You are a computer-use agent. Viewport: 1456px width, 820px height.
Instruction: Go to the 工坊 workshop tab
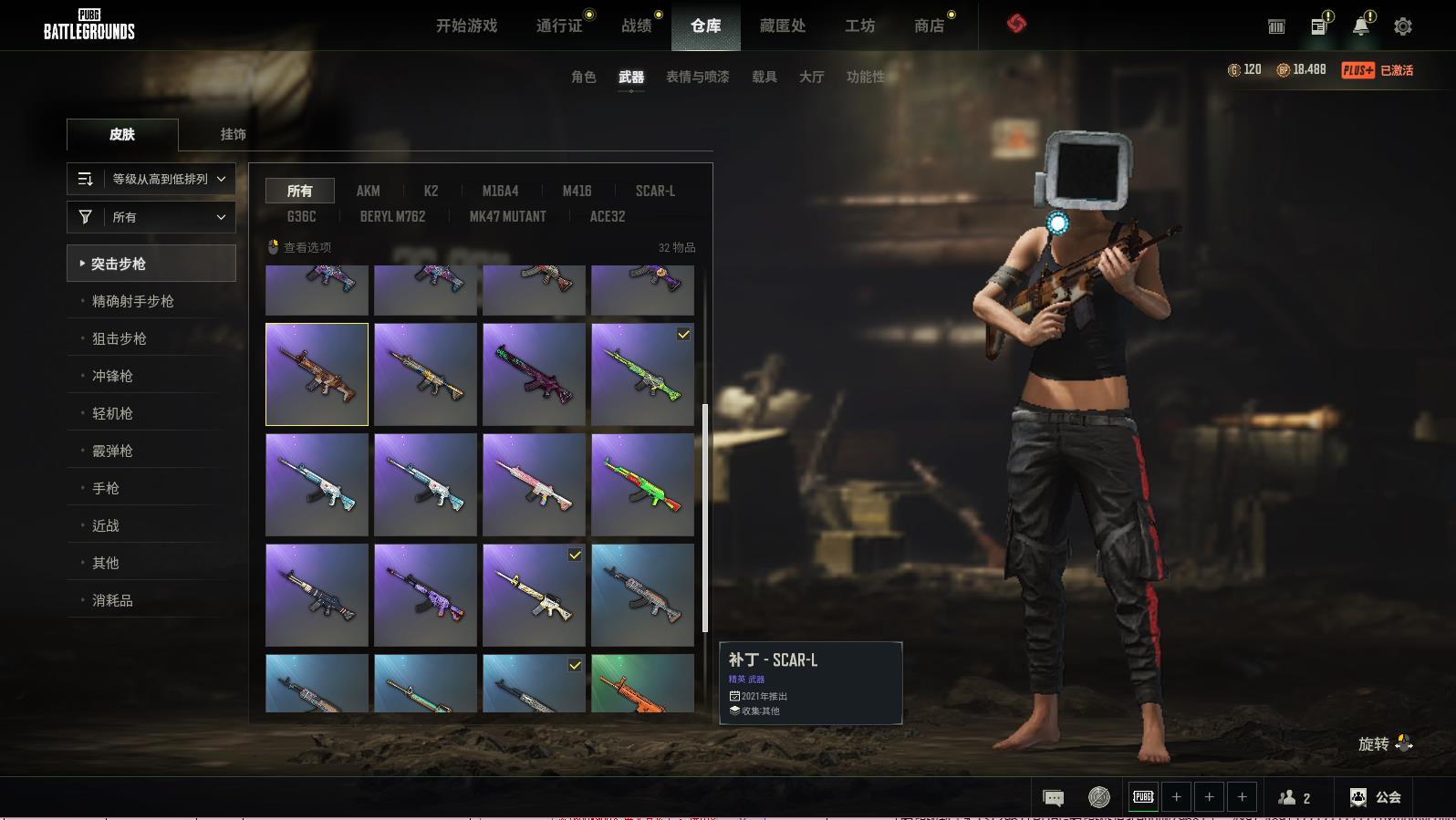pyautogui.click(x=859, y=26)
